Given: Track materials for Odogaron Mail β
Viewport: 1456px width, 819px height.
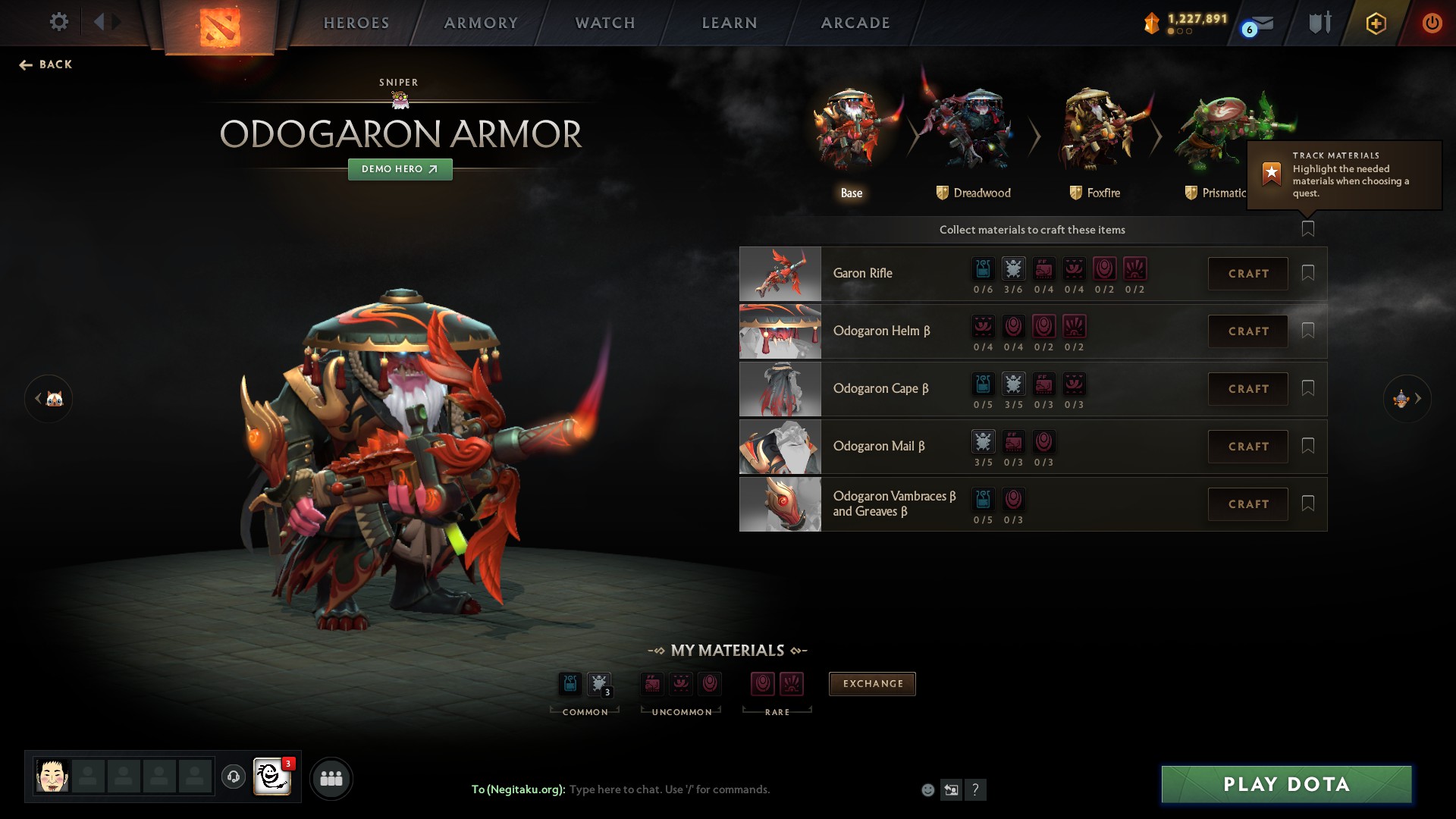Looking at the screenshot, I should coord(1307,446).
